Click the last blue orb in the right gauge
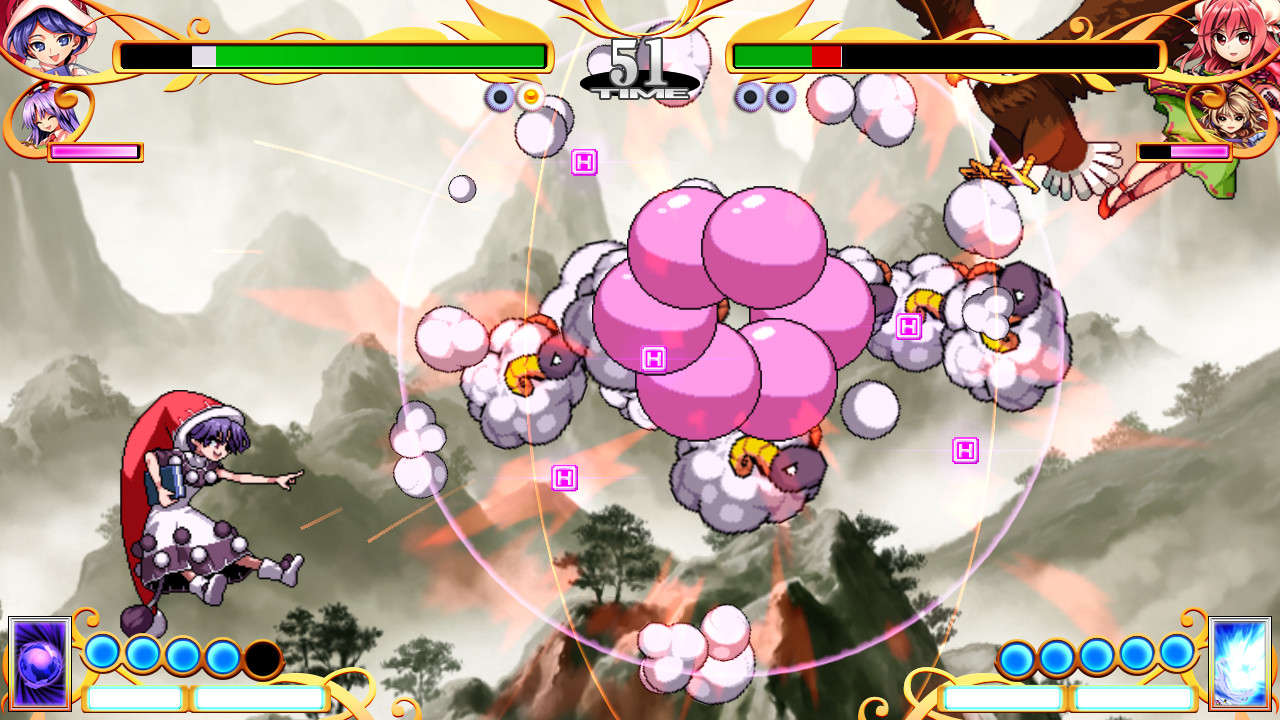Image resolution: width=1280 pixels, height=720 pixels. point(1177,650)
